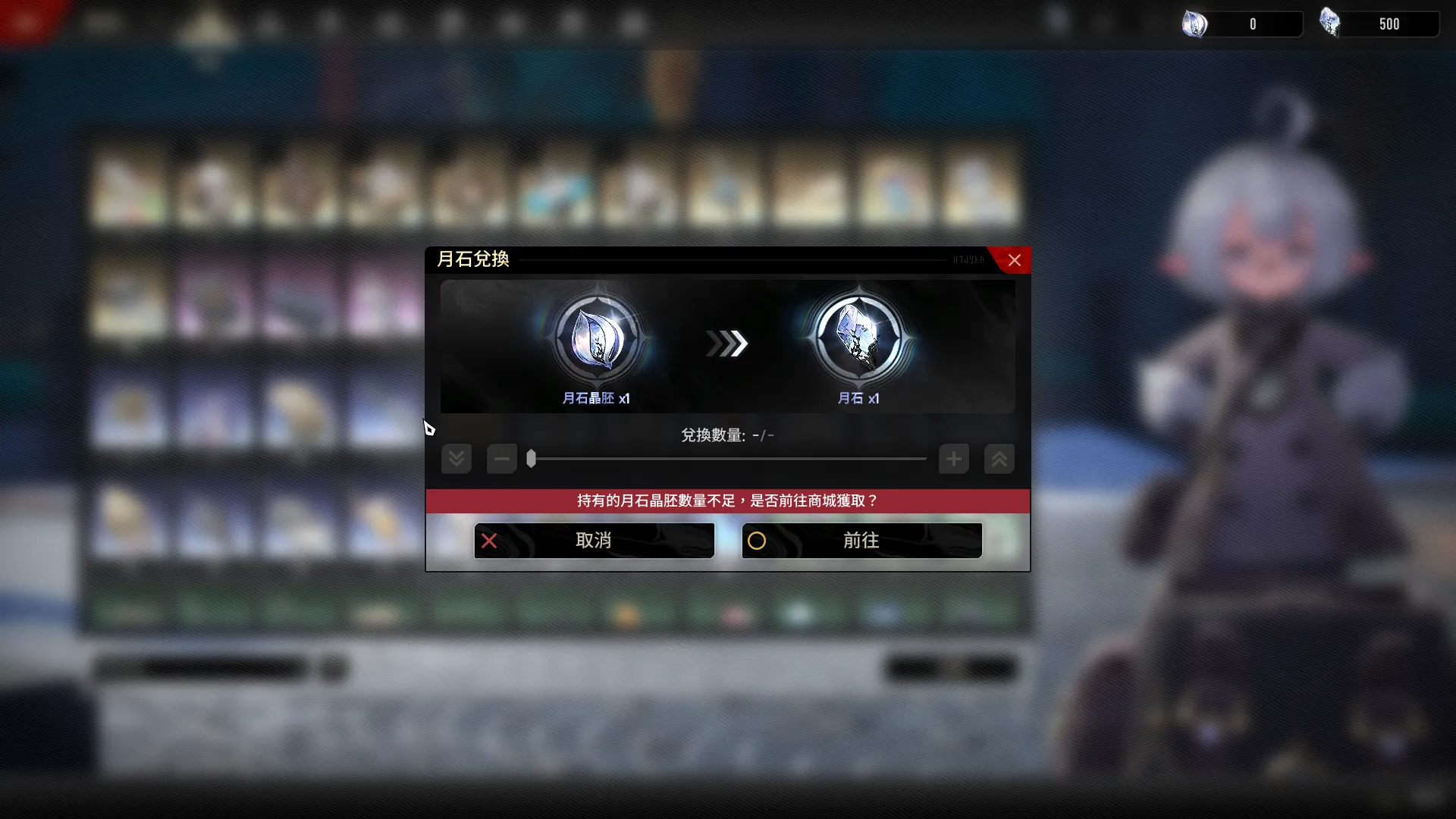Click the minus button to decrease exchange quantity

click(x=500, y=459)
